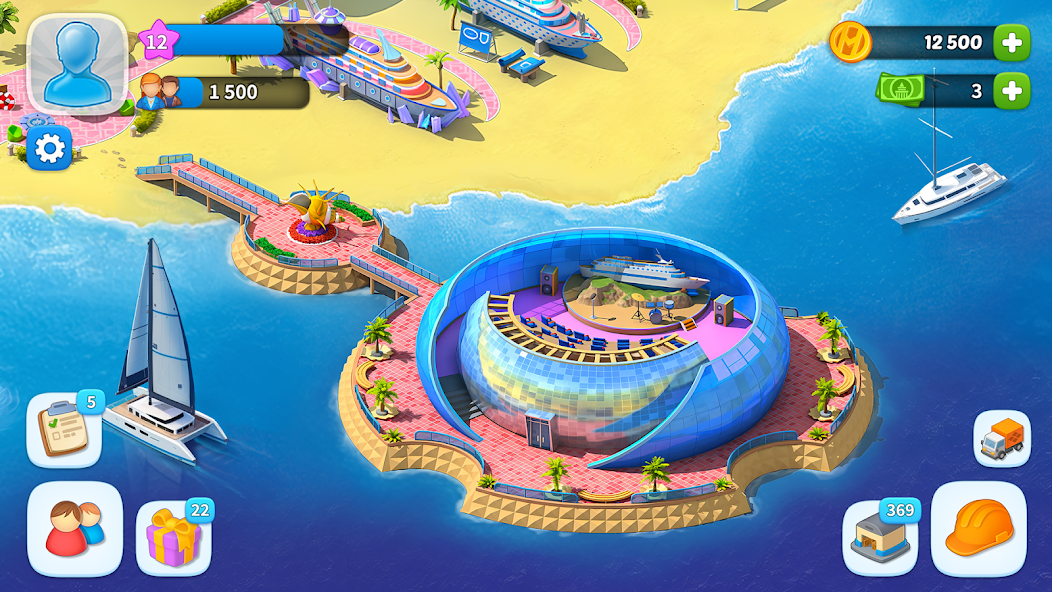
Task: Open the warehouse showing 369
Action: coord(880,537)
